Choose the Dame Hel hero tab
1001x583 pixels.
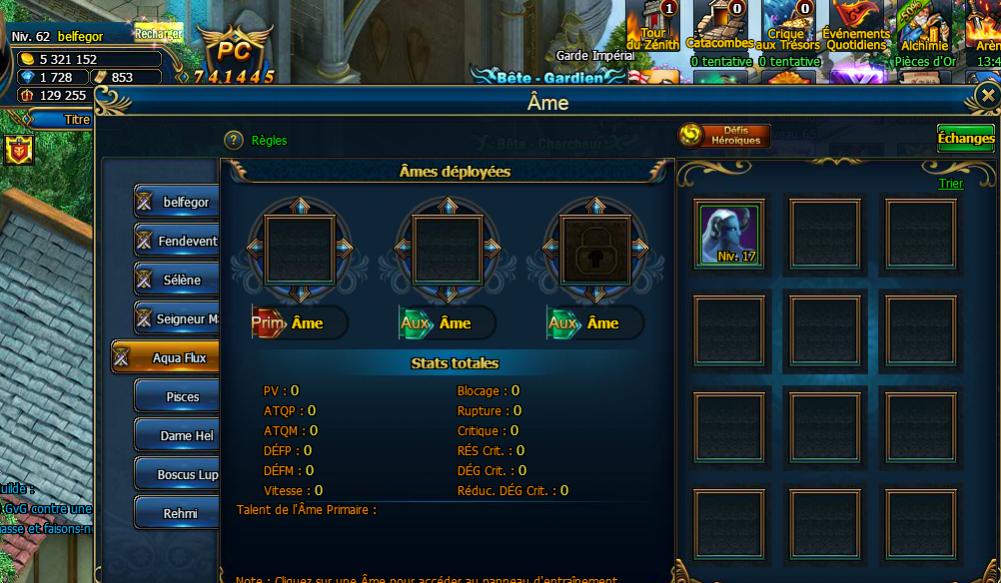pyautogui.click(x=180, y=436)
